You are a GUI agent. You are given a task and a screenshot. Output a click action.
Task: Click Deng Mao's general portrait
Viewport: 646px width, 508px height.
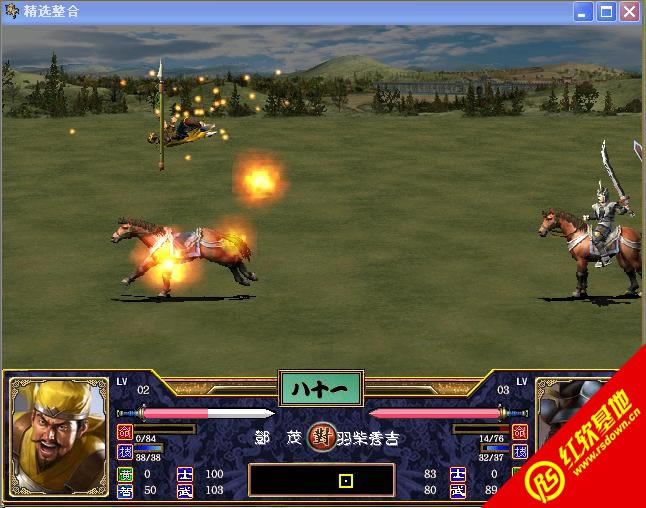(x=59, y=435)
